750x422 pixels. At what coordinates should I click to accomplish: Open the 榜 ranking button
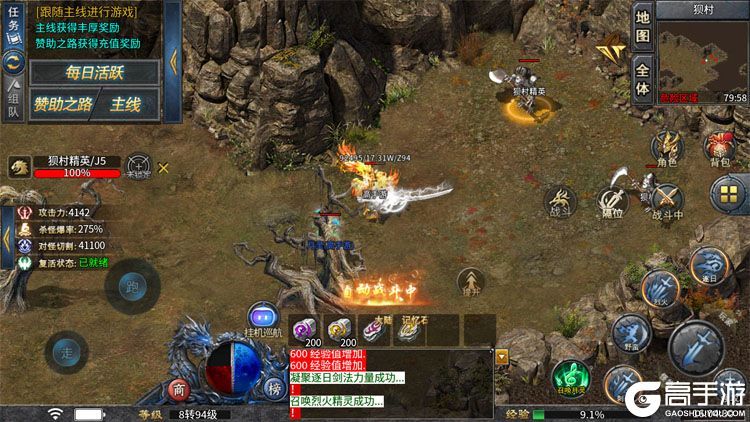coord(274,388)
